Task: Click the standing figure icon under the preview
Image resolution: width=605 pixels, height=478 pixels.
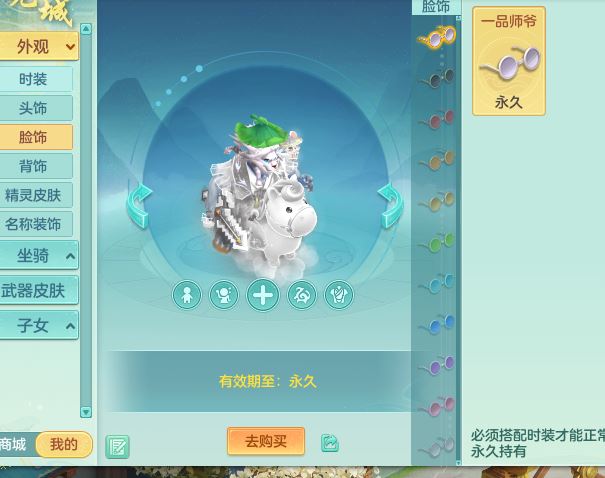Action: (x=187, y=295)
